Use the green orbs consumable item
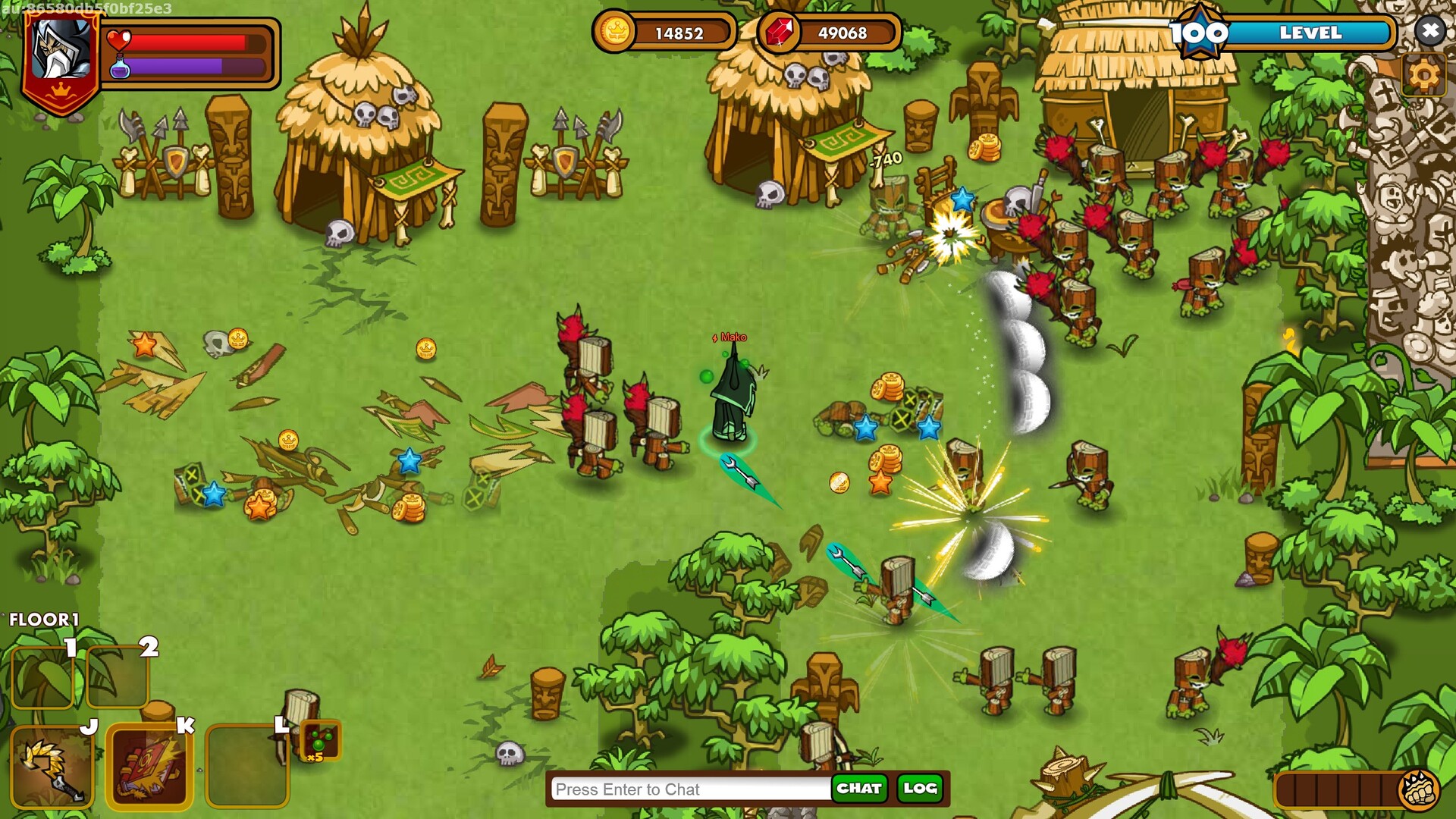The height and width of the screenshot is (819, 1456). tap(320, 740)
